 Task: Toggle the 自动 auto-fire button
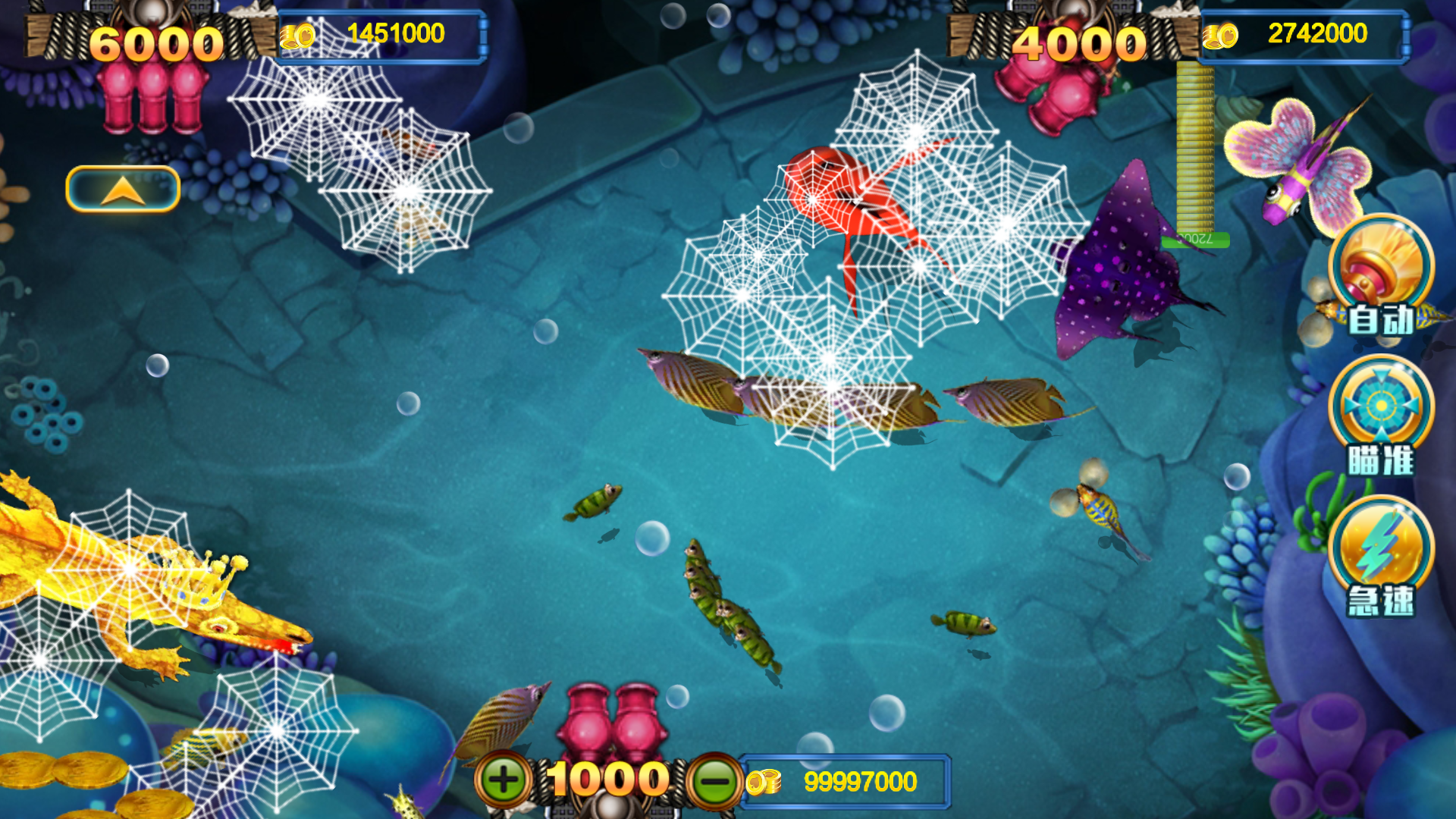1381,278
